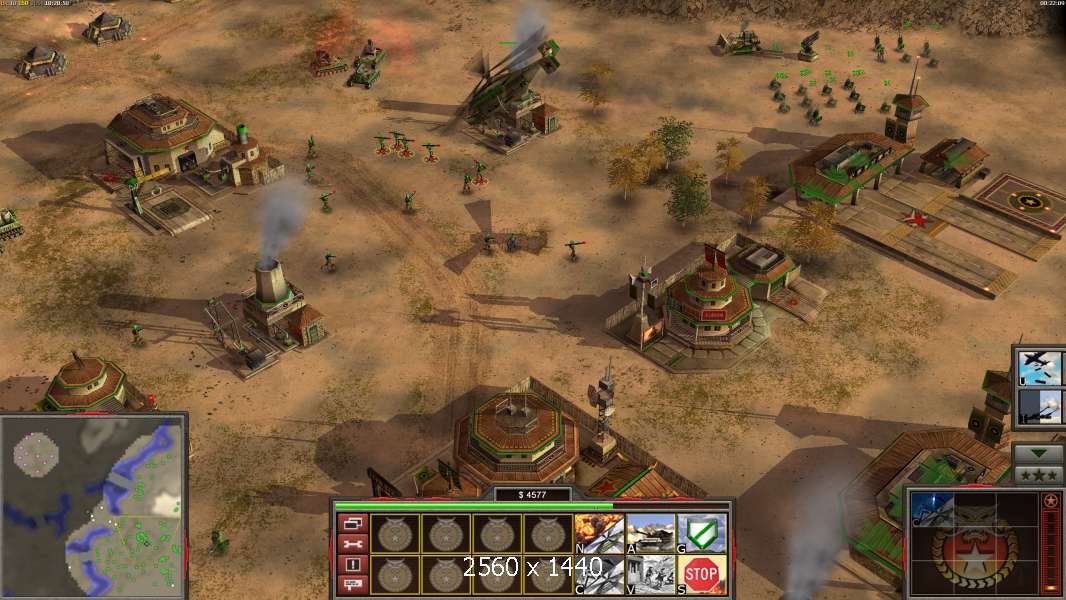Image resolution: width=1066 pixels, height=600 pixels.
Task: Click the green down-arrow collapse button
Action: 1038,453
